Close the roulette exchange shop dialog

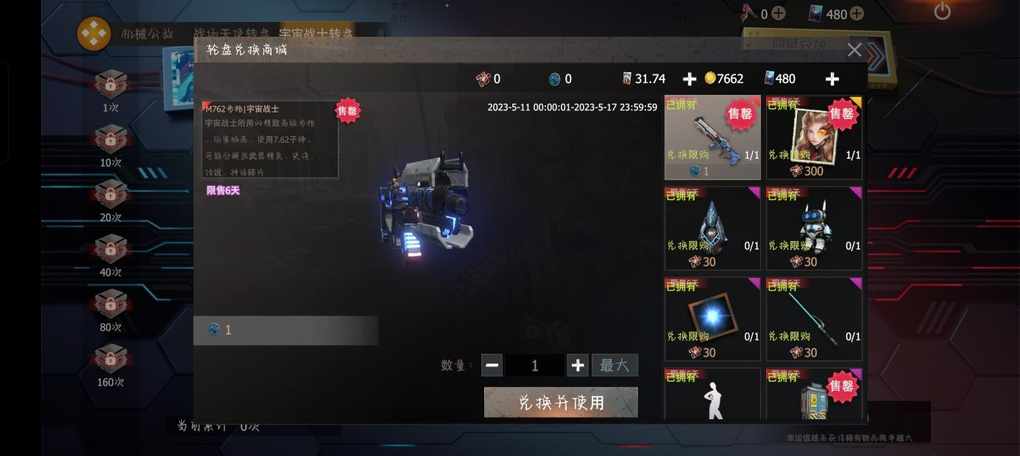pyautogui.click(x=854, y=49)
